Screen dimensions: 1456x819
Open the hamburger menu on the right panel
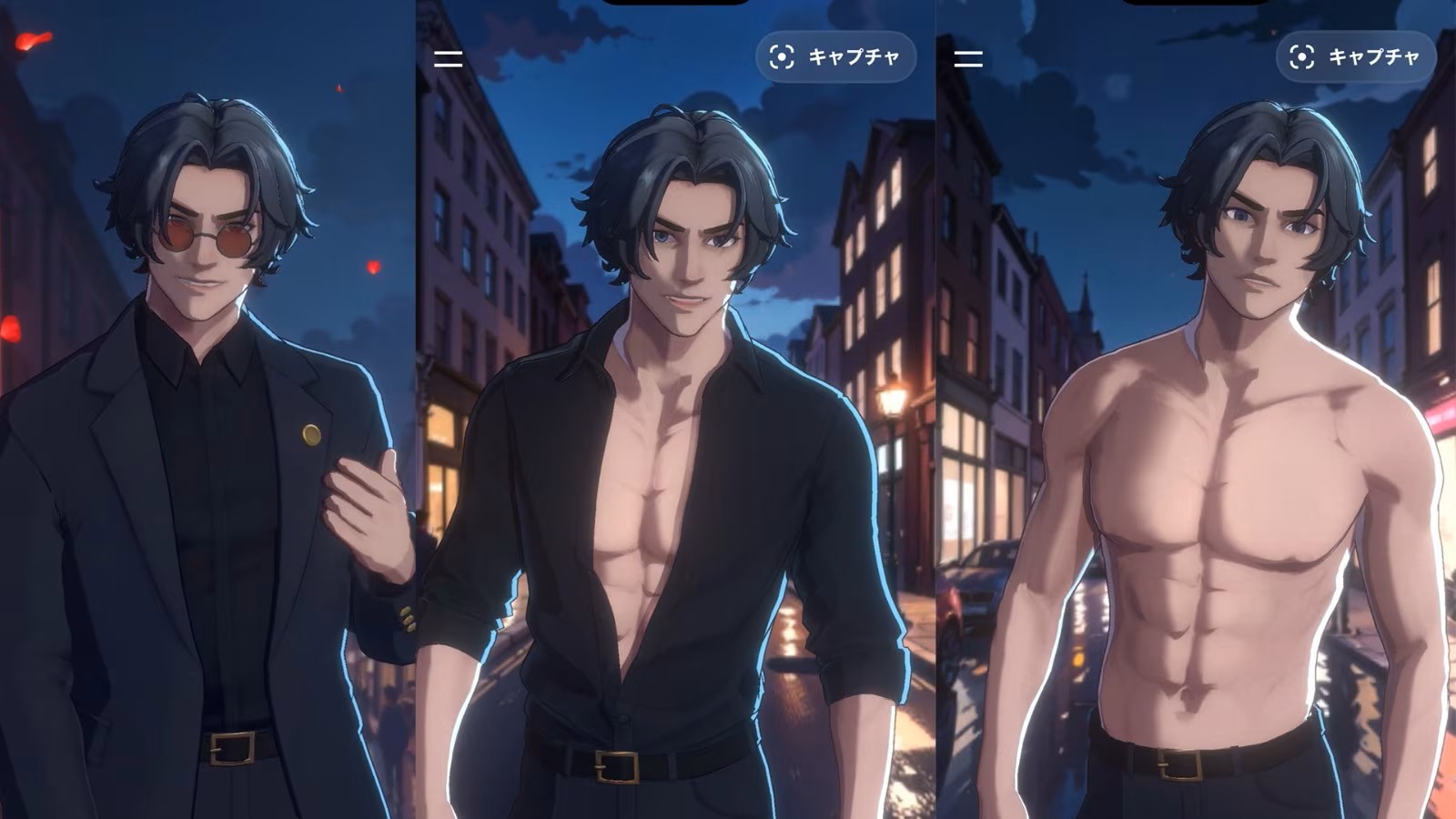[x=970, y=60]
